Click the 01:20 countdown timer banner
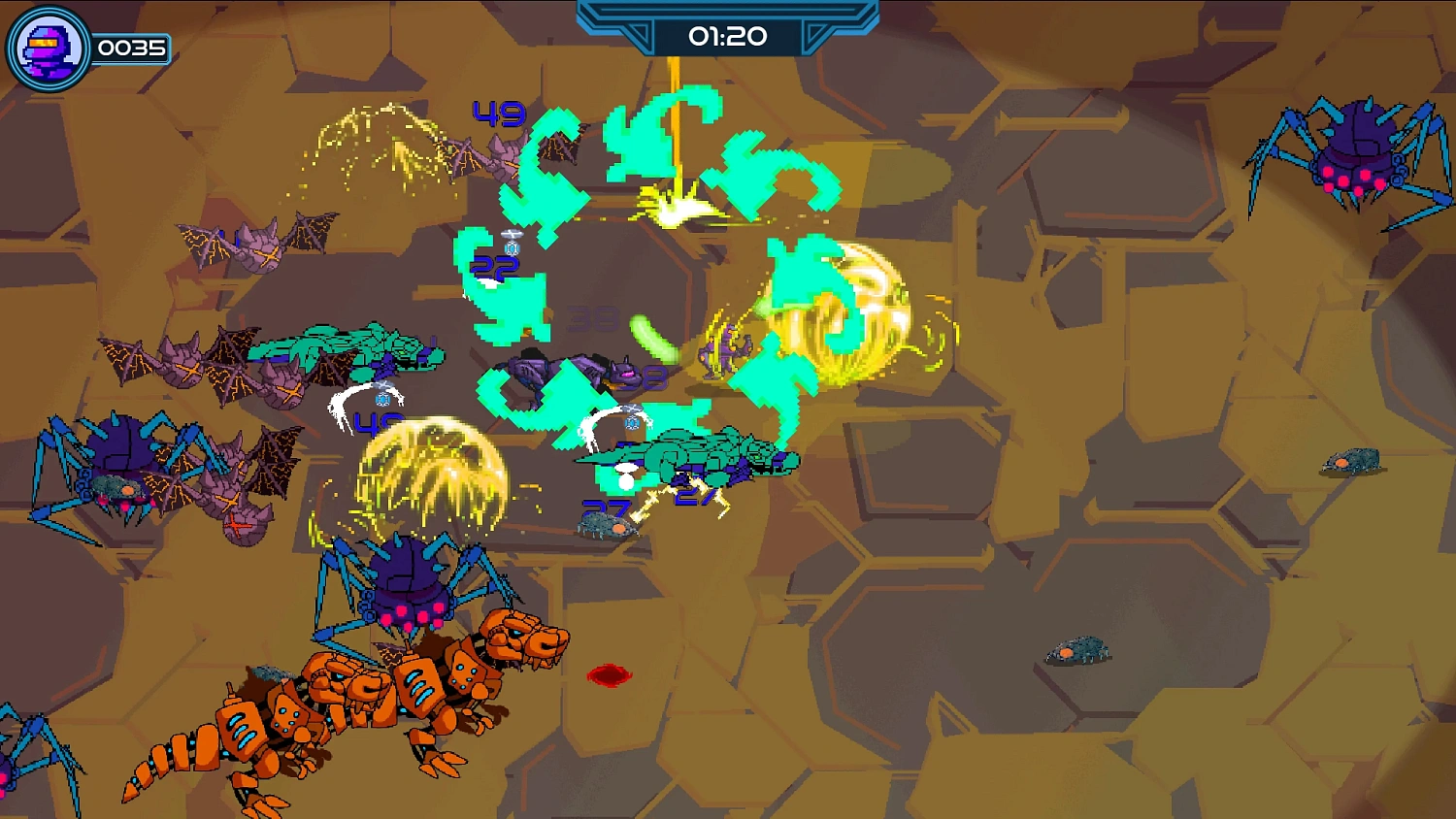The height and width of the screenshot is (819, 1456). [728, 37]
